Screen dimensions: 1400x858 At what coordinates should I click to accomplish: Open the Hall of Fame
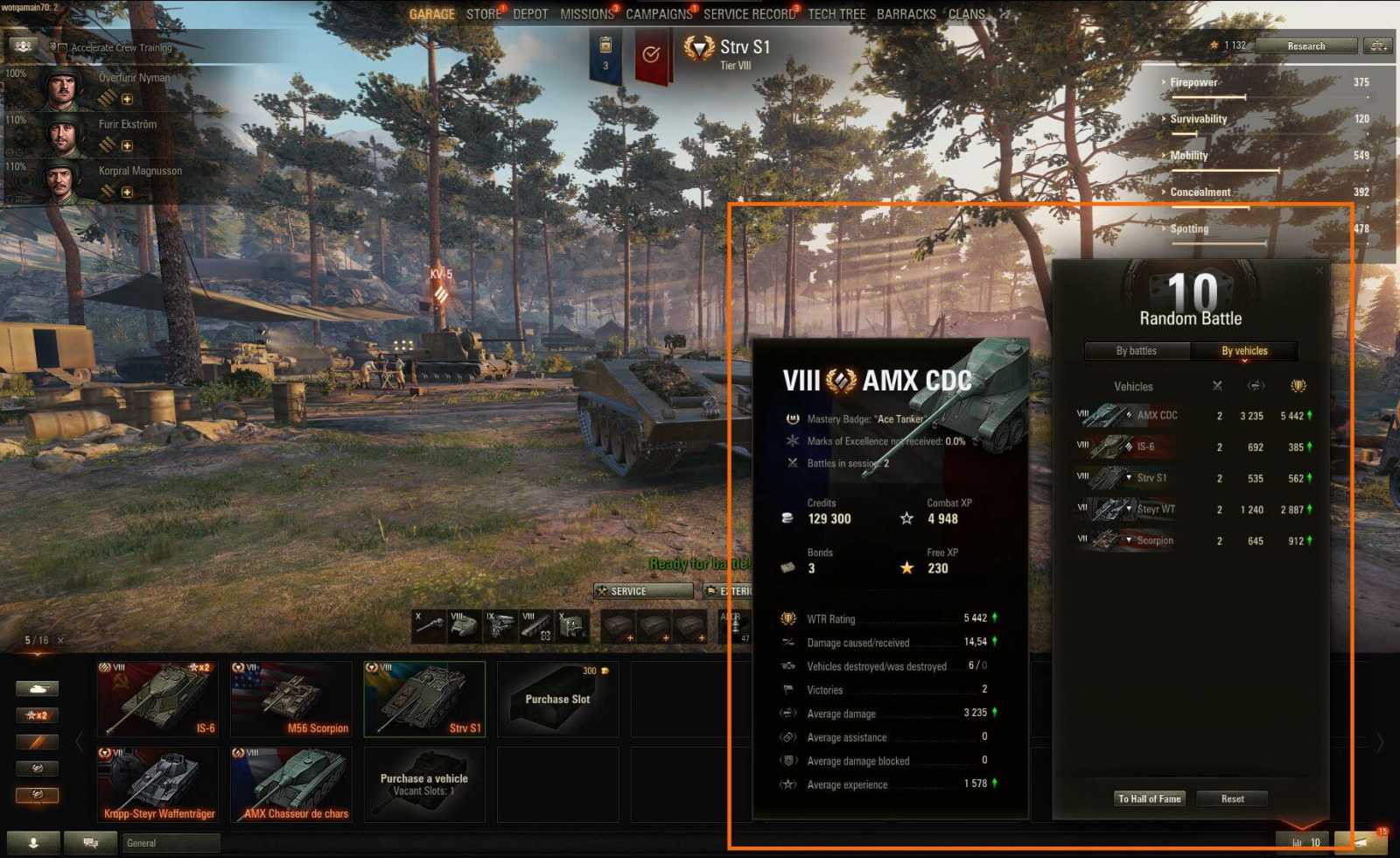coord(1149,798)
